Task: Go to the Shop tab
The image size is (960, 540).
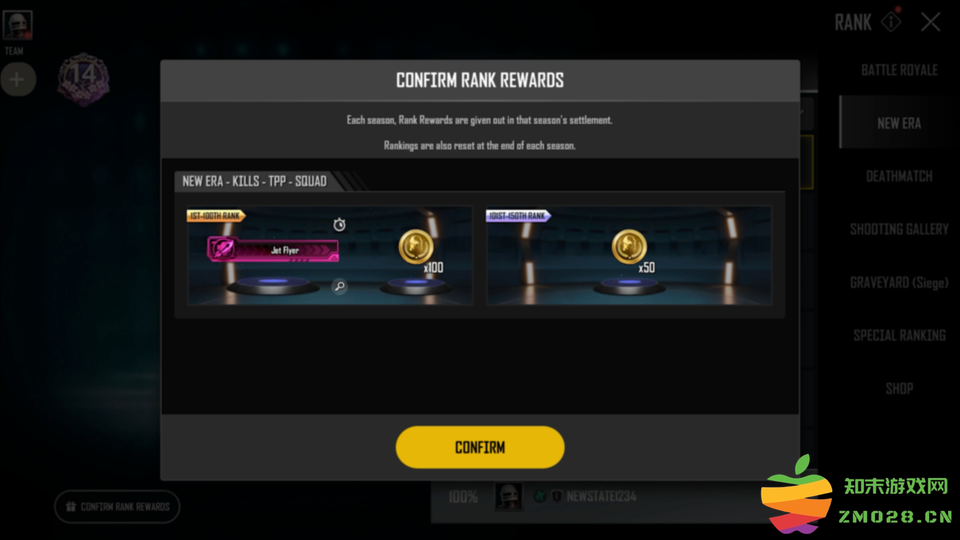Action: coord(899,388)
